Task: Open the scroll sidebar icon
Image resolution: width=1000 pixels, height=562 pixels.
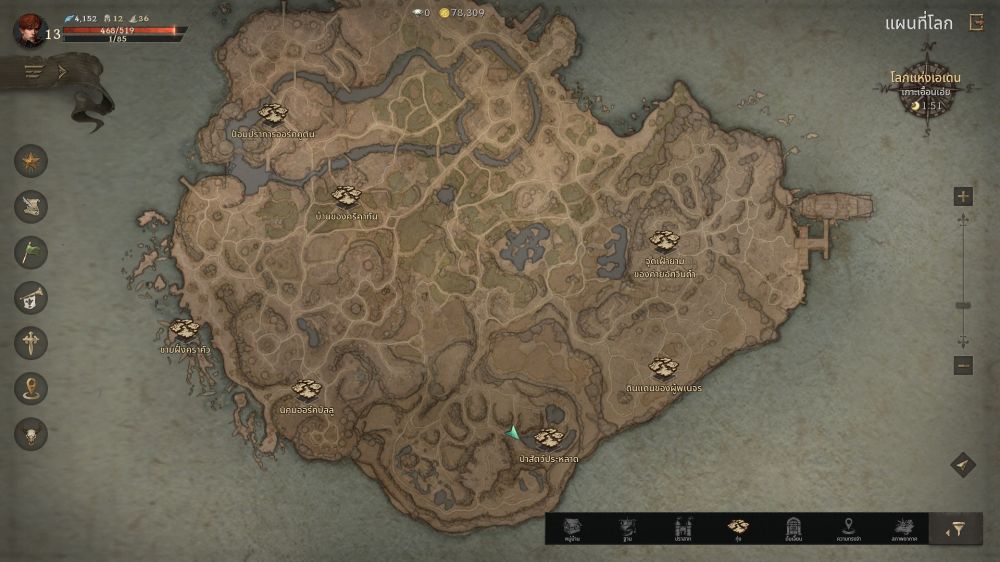Action: tap(31, 206)
